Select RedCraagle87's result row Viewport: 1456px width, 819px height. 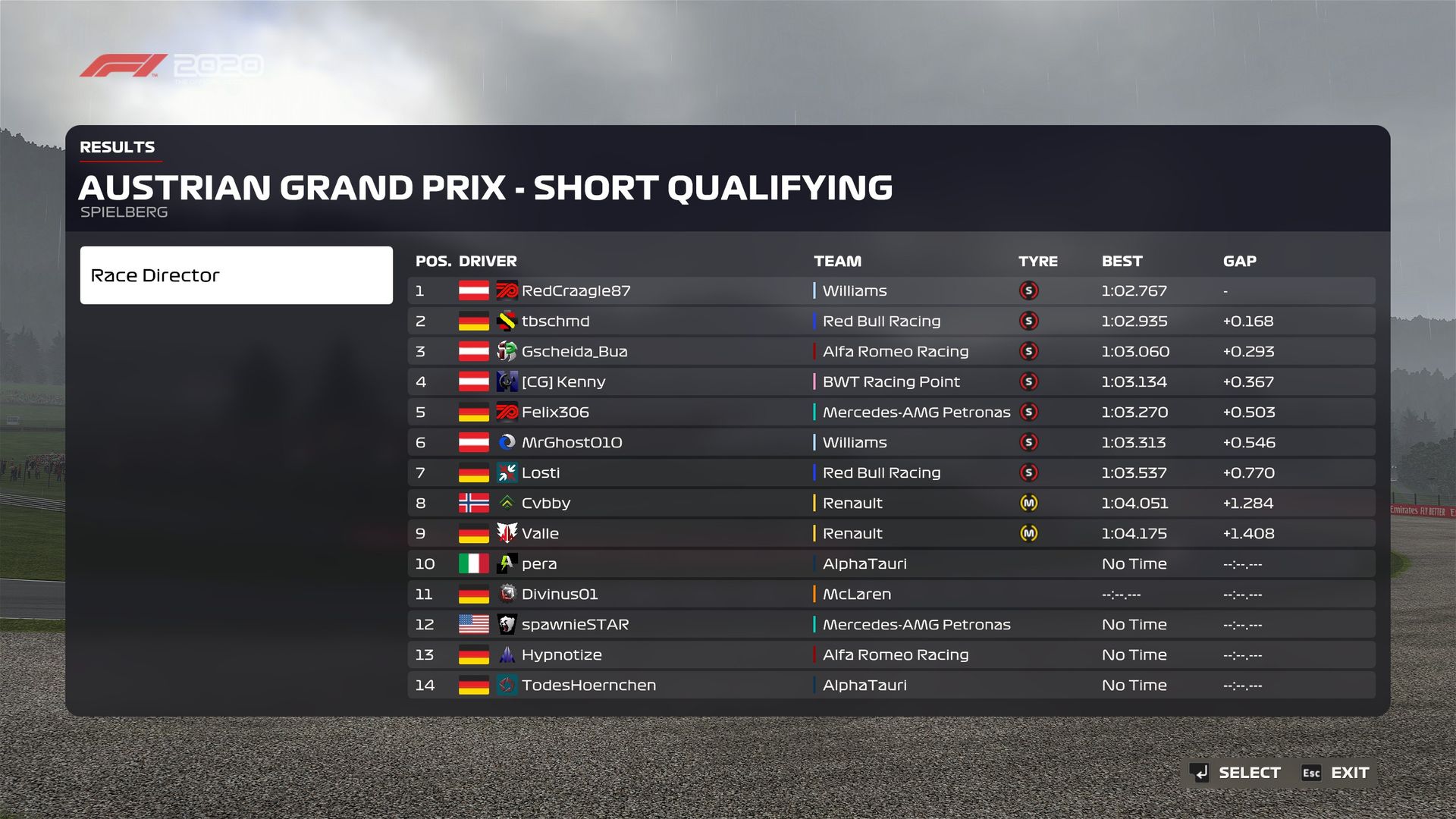pos(576,291)
